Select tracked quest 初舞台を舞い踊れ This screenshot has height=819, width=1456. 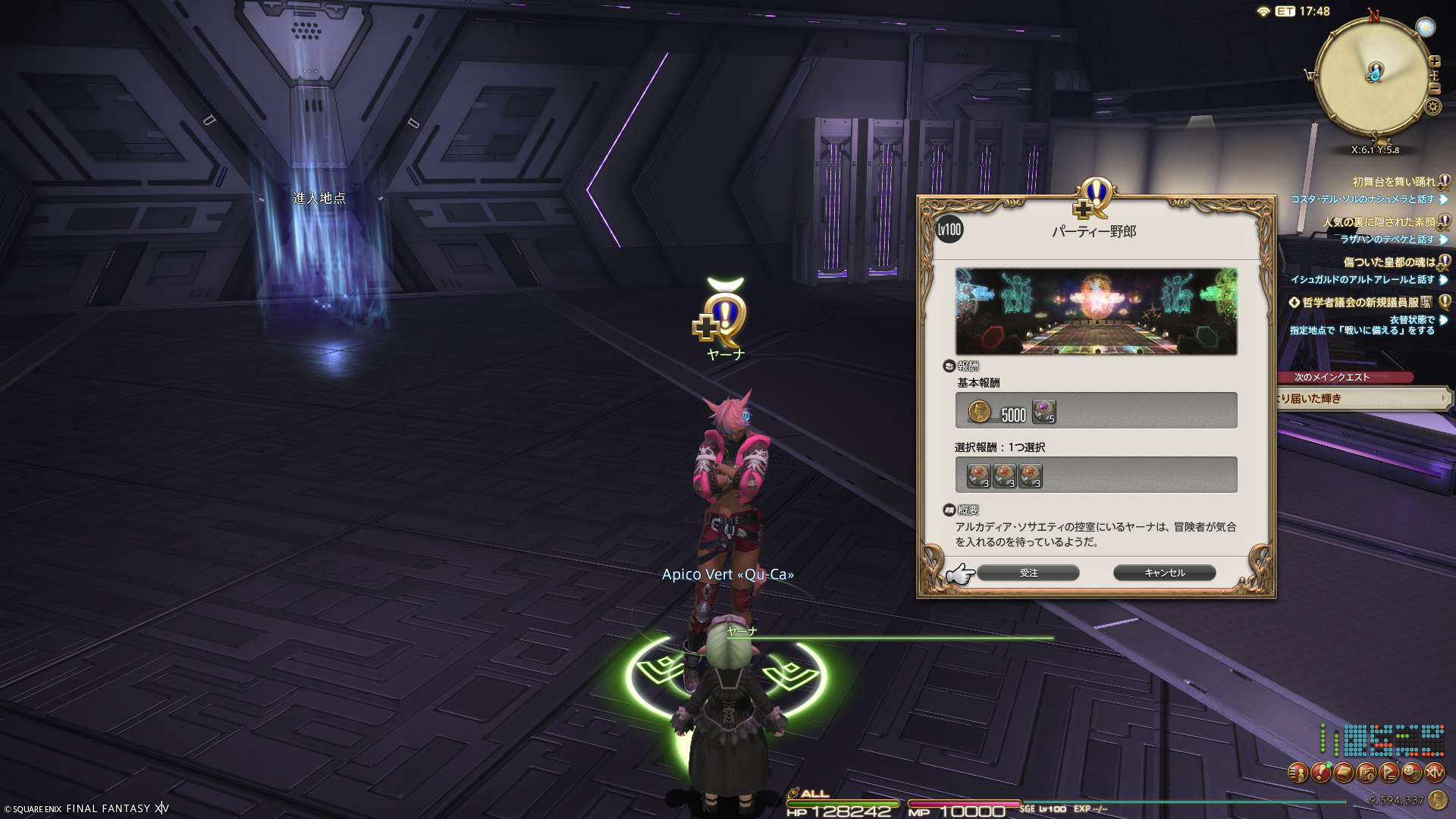pos(1394,182)
